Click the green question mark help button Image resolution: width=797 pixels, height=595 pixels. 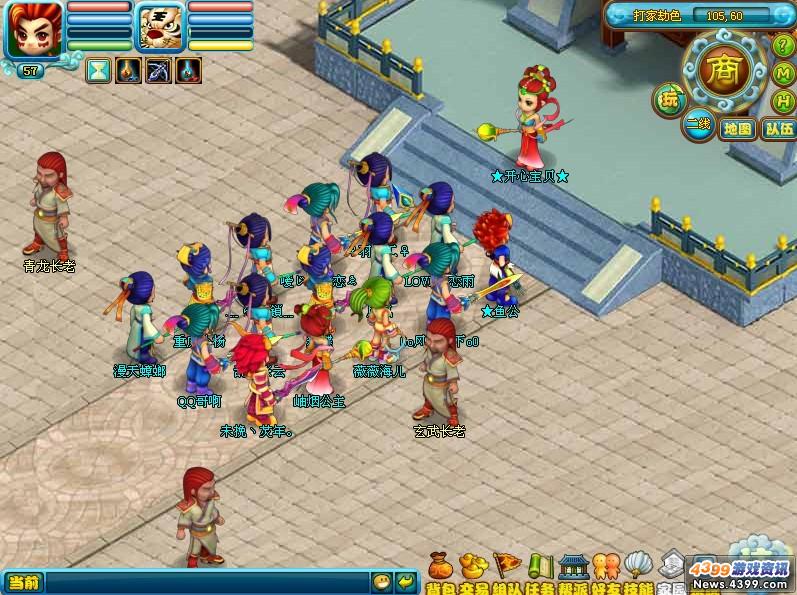784,46
